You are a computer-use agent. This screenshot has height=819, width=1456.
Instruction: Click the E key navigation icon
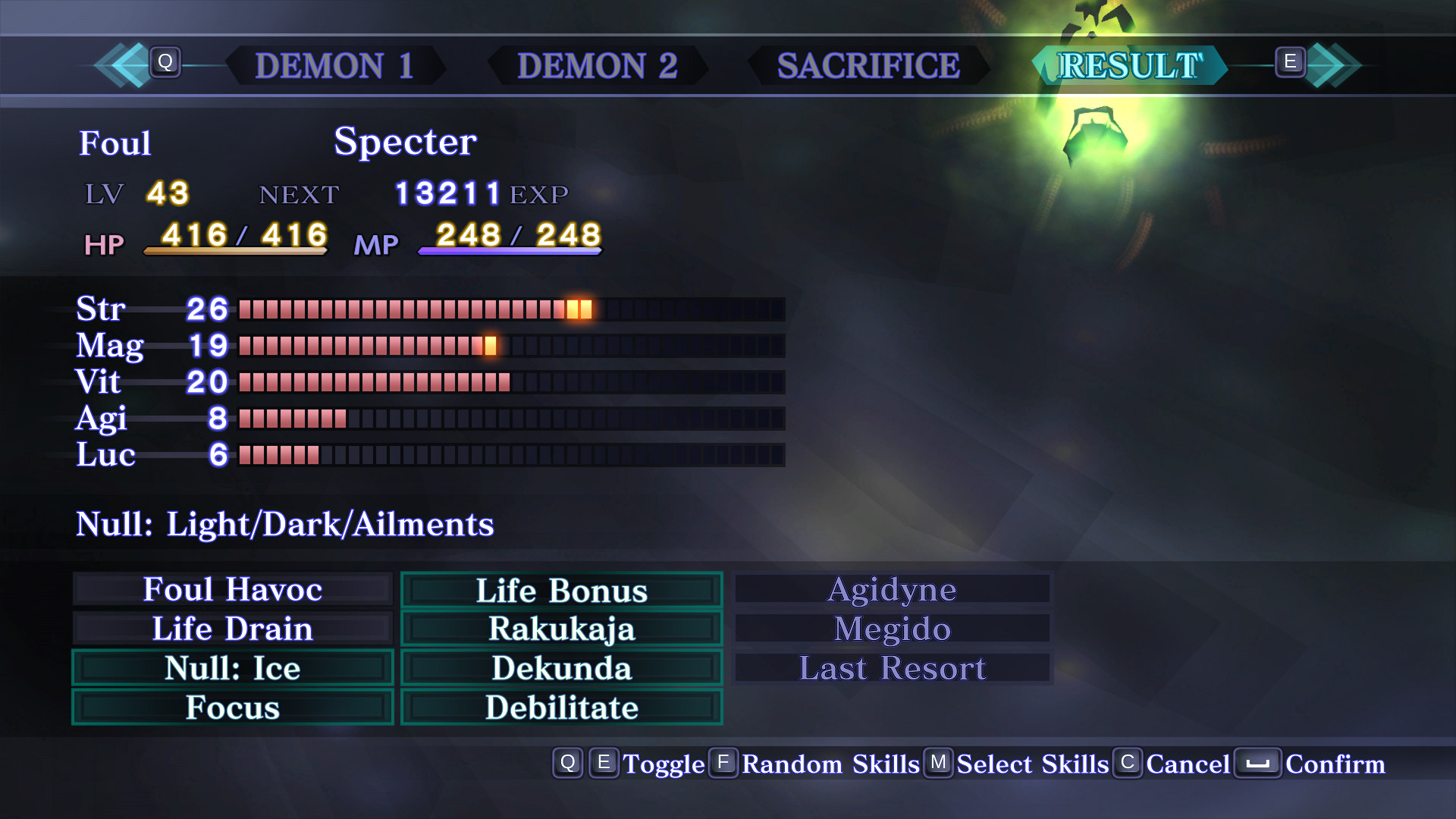point(1289,64)
